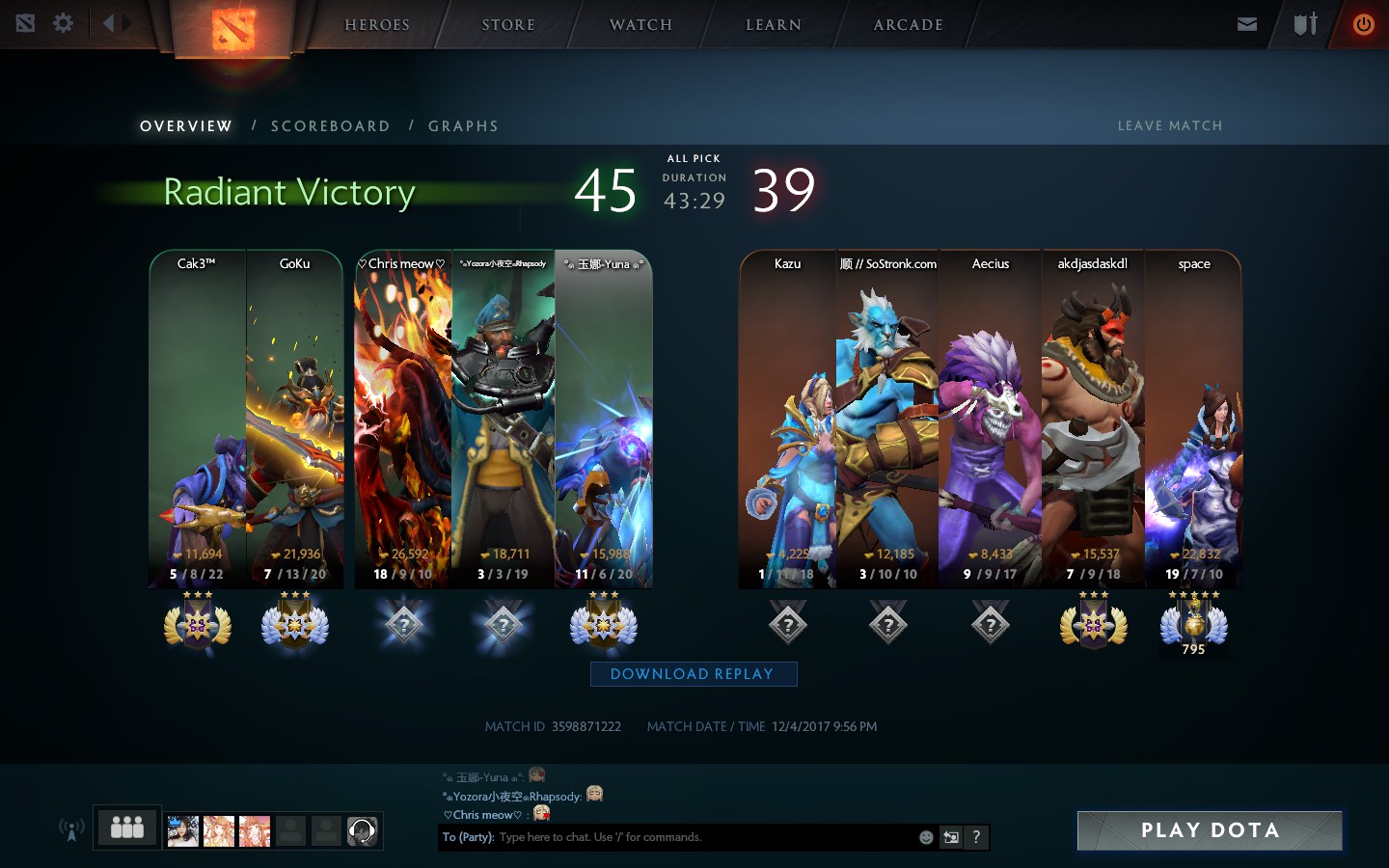Click the PLAY DOTA button

[1209, 829]
